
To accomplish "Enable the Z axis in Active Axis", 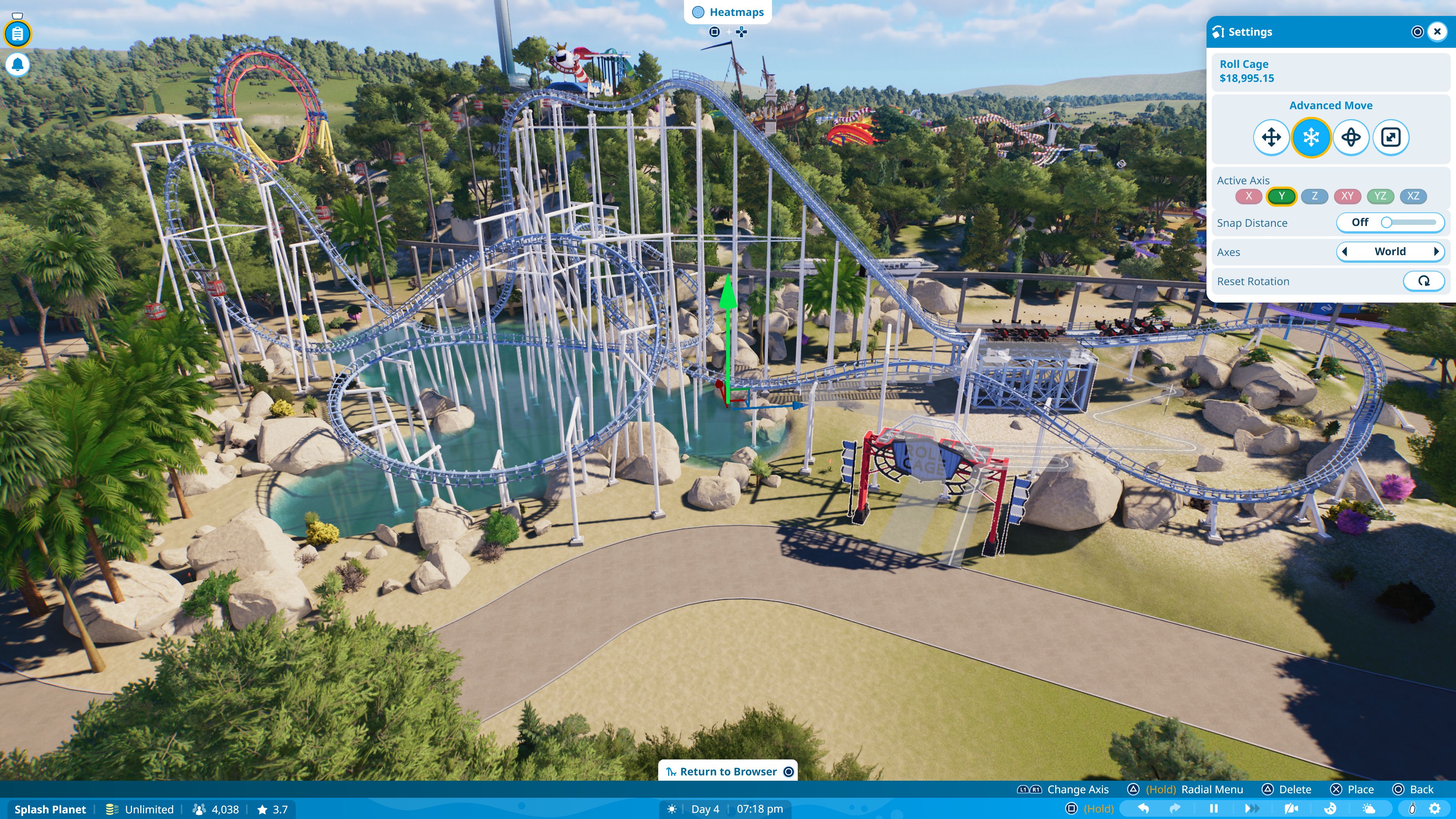I will coord(1315,196).
